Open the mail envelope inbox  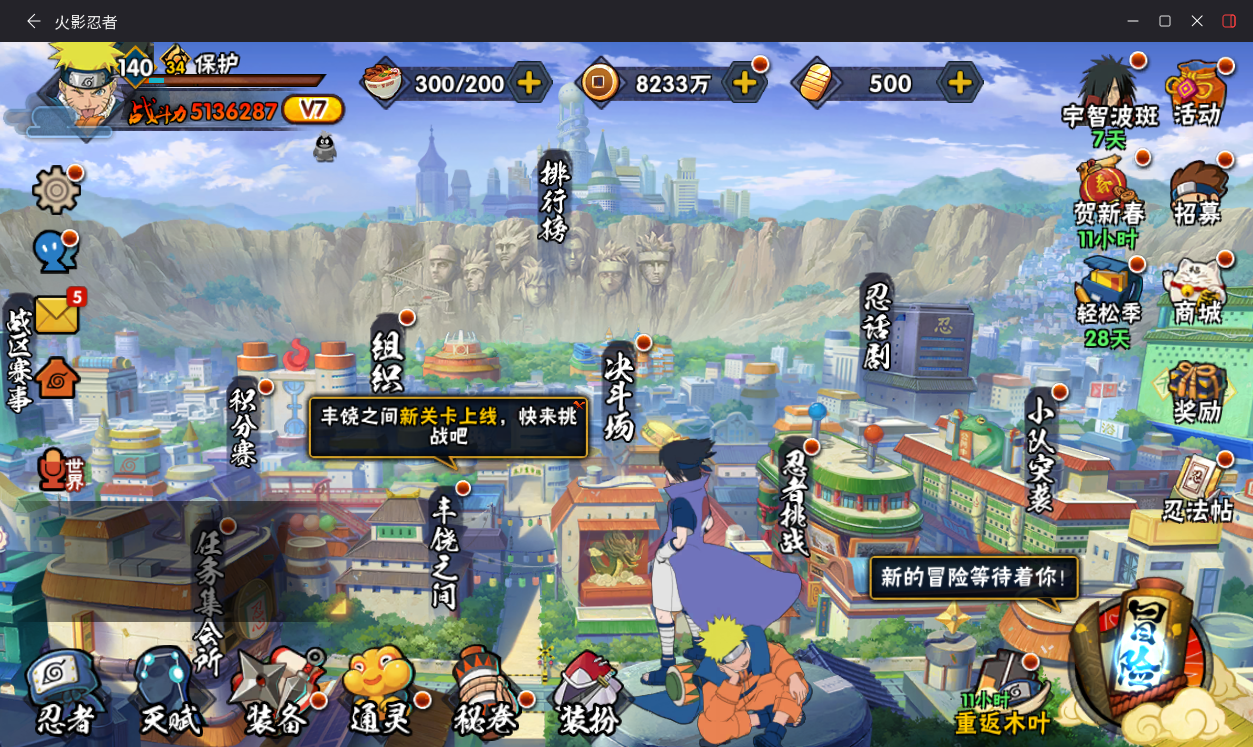click(57, 315)
